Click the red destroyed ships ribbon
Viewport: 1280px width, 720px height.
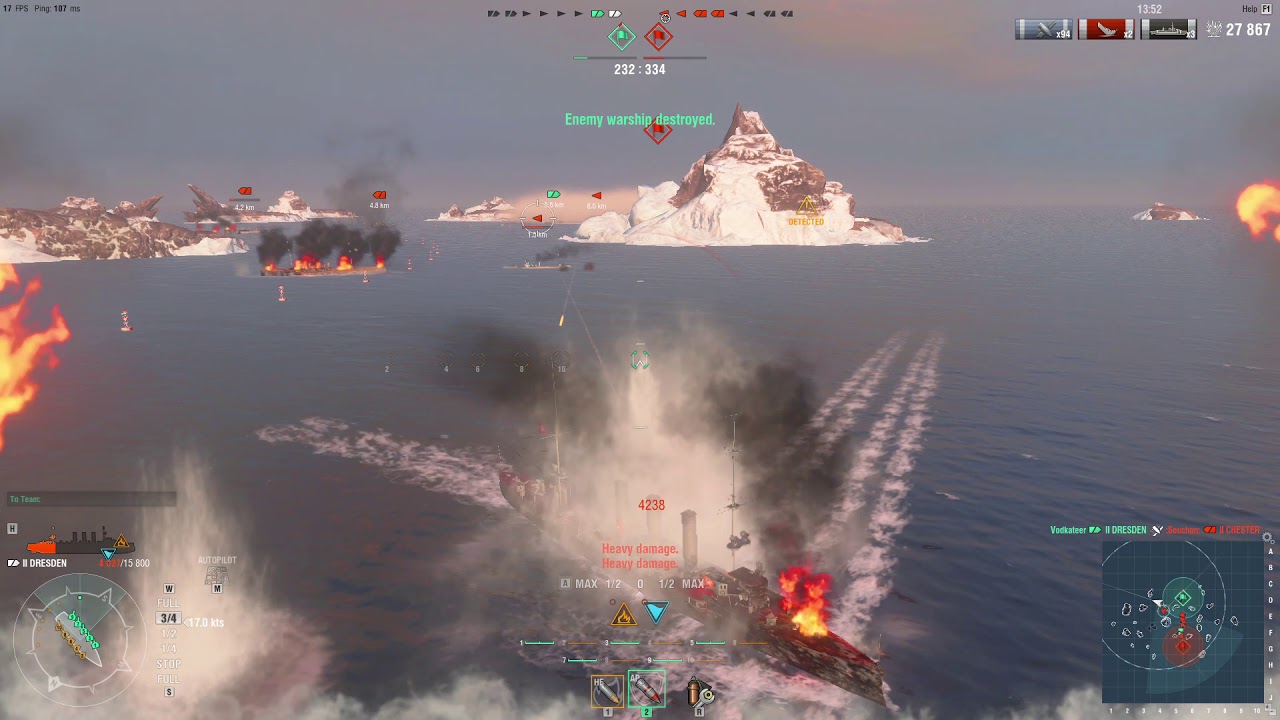[x=1105, y=30]
